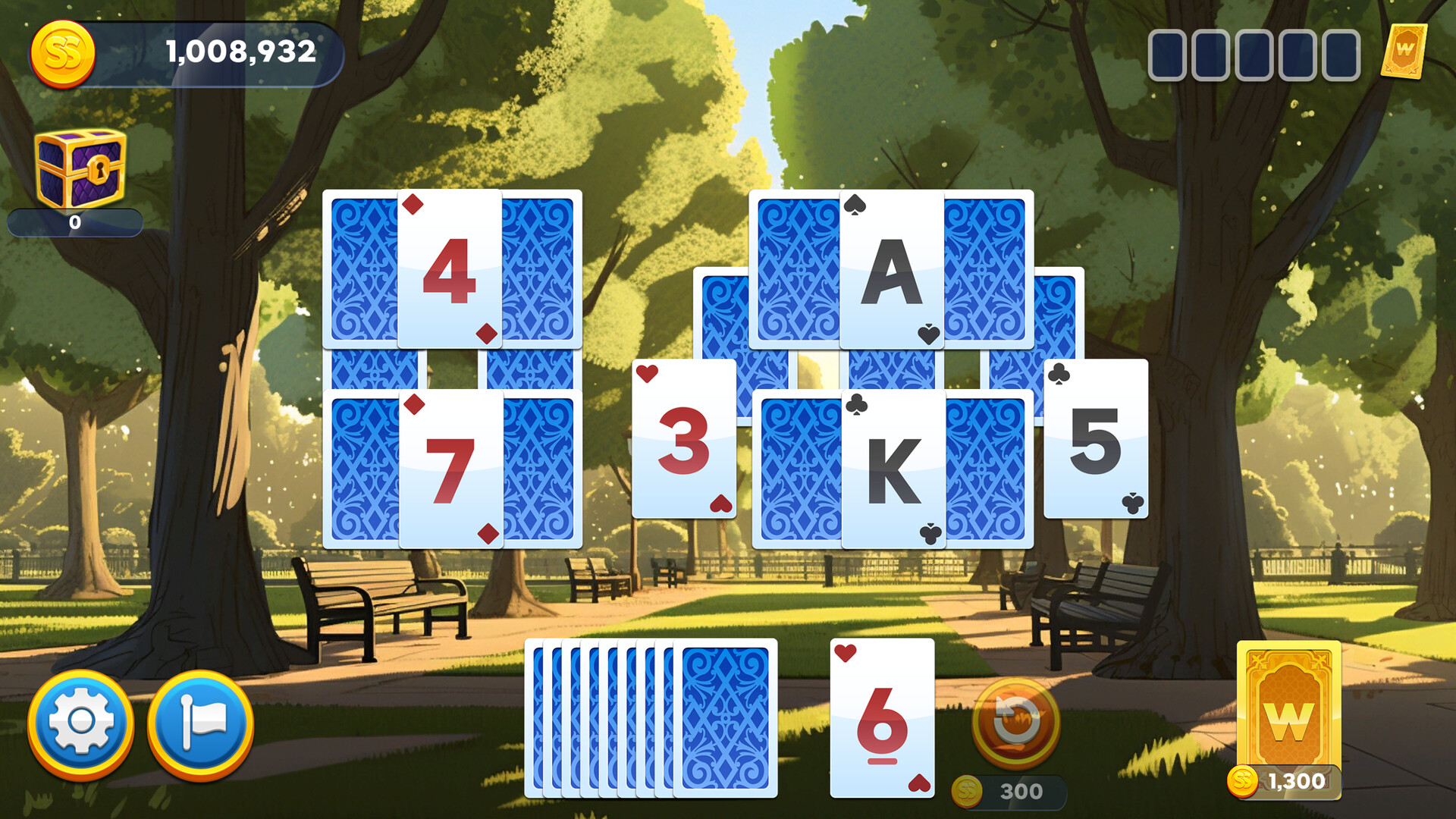The image size is (1456, 819).
Task: Select the 7 of diamonds card
Action: (x=451, y=466)
